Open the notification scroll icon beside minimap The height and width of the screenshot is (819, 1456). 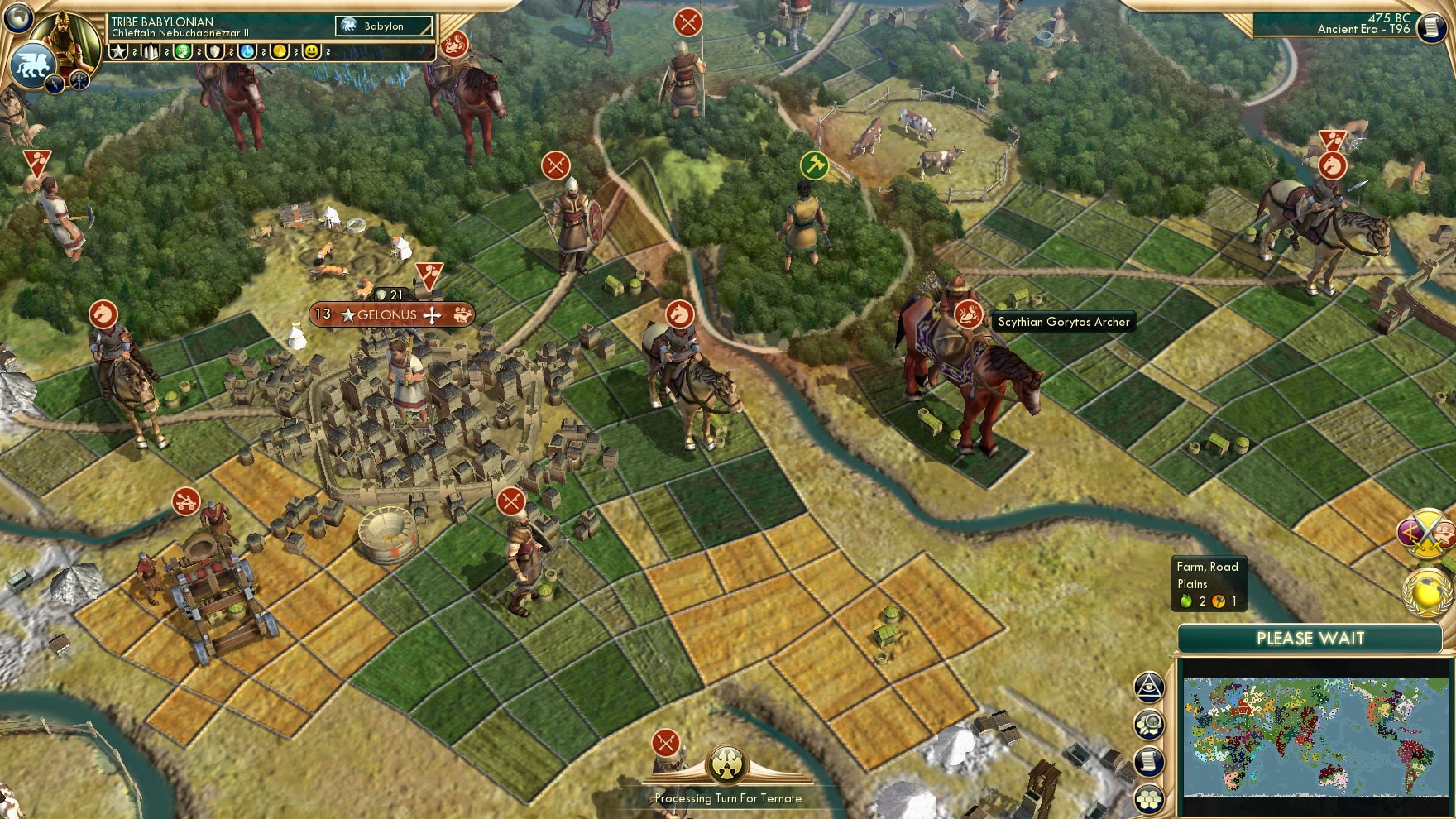point(1148,761)
